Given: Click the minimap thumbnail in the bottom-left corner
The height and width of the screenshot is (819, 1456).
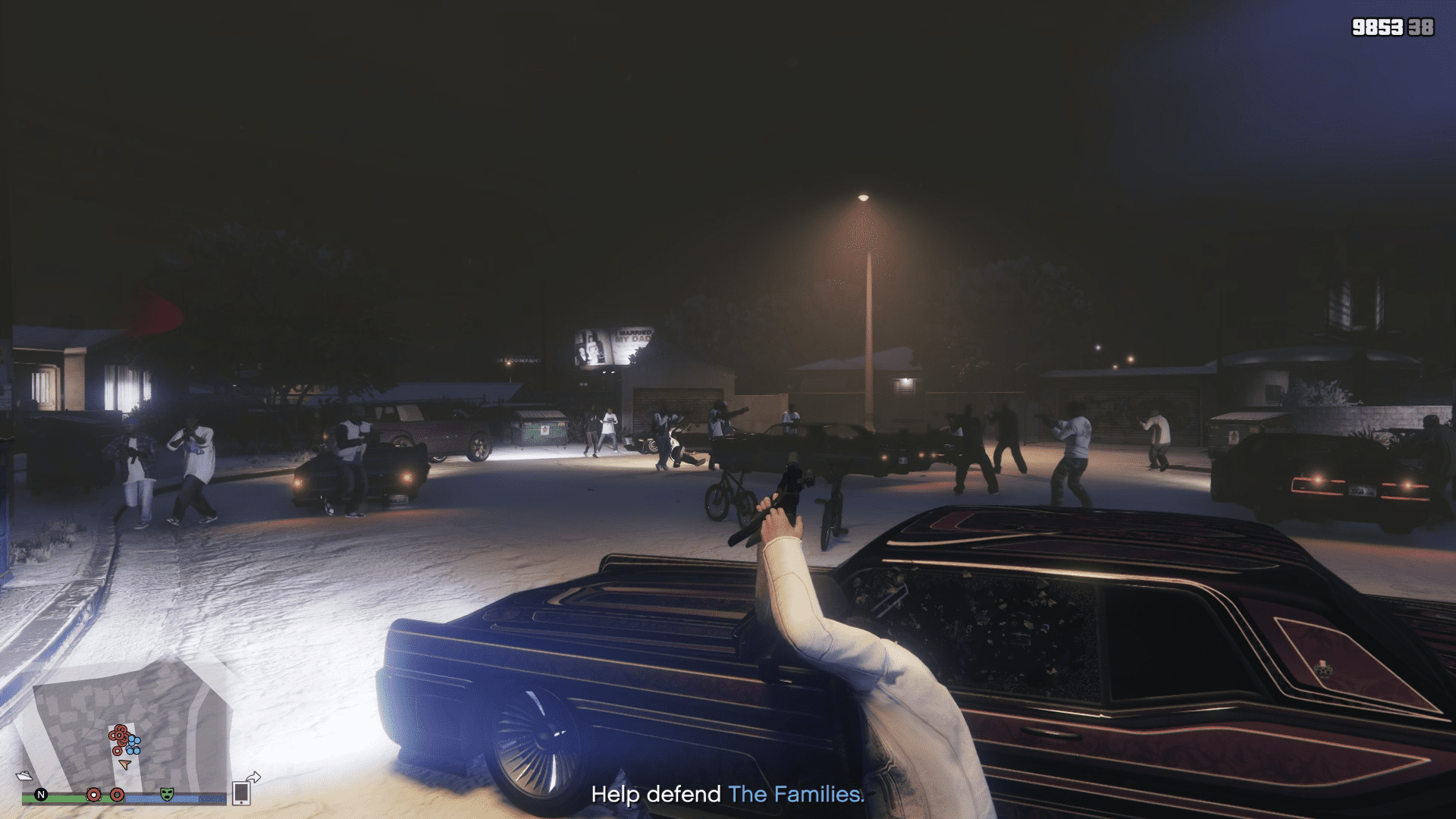Looking at the screenshot, I should [129, 728].
